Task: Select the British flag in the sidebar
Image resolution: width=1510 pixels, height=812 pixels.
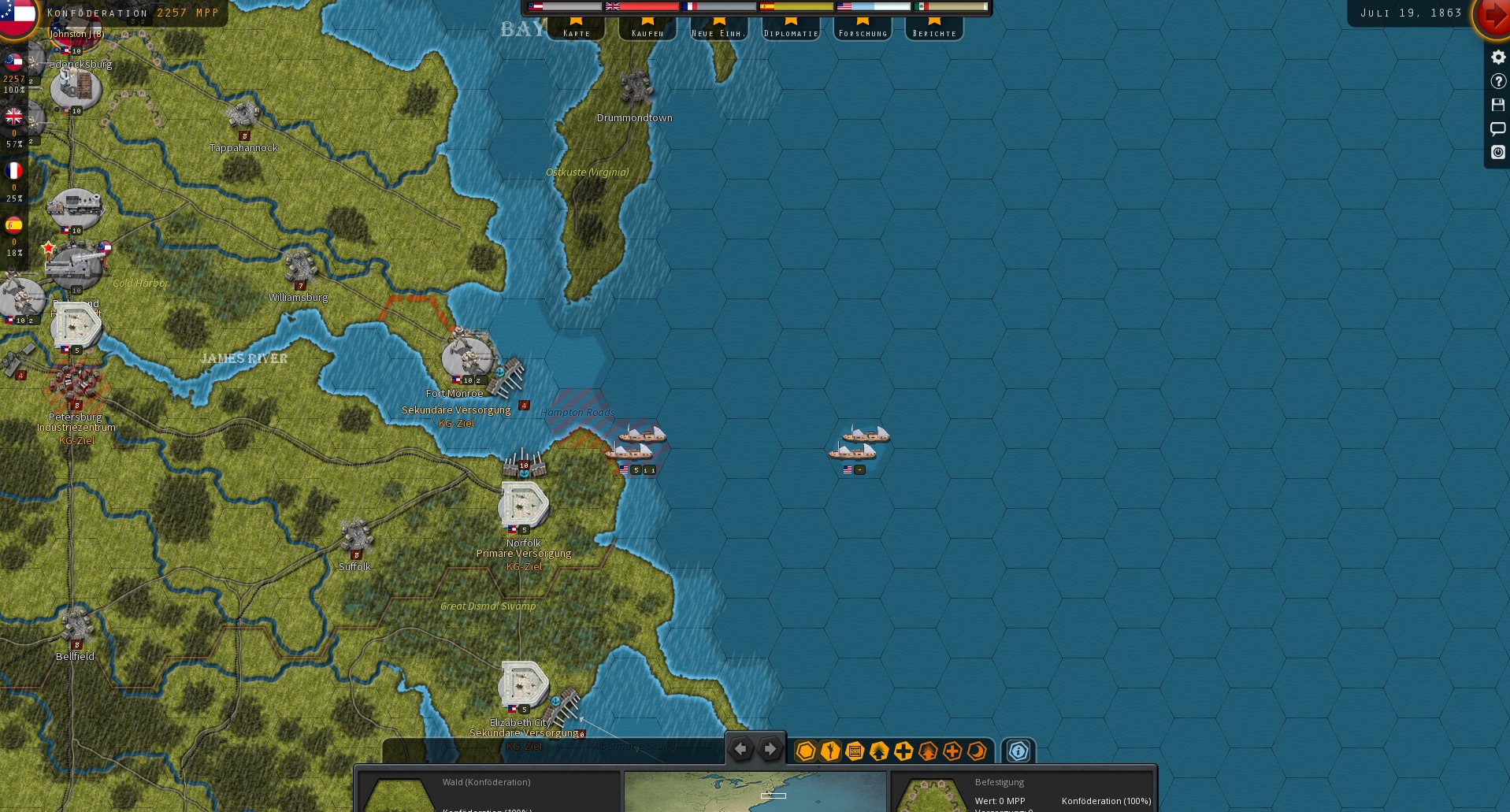Action: (14, 117)
